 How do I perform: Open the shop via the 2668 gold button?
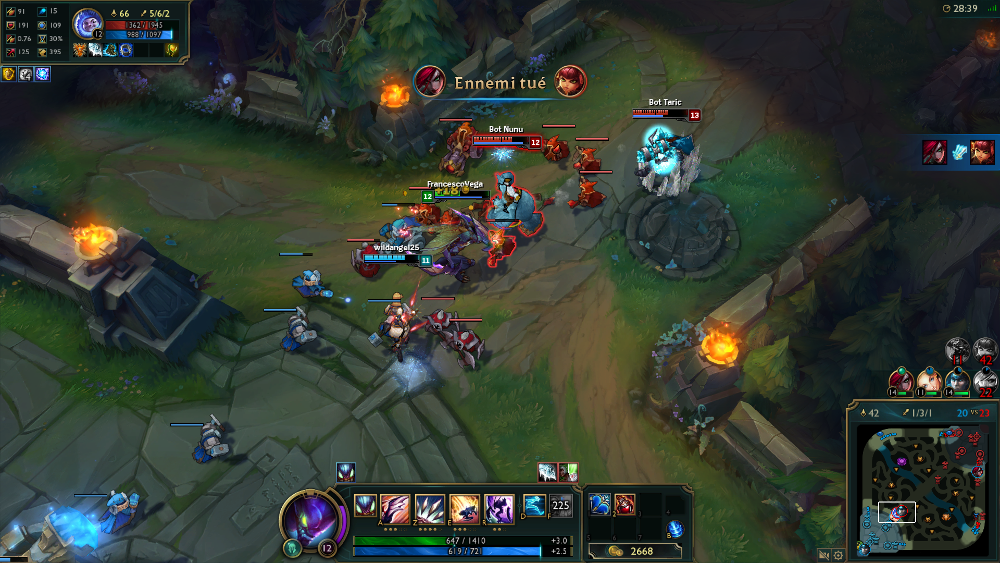click(x=629, y=551)
